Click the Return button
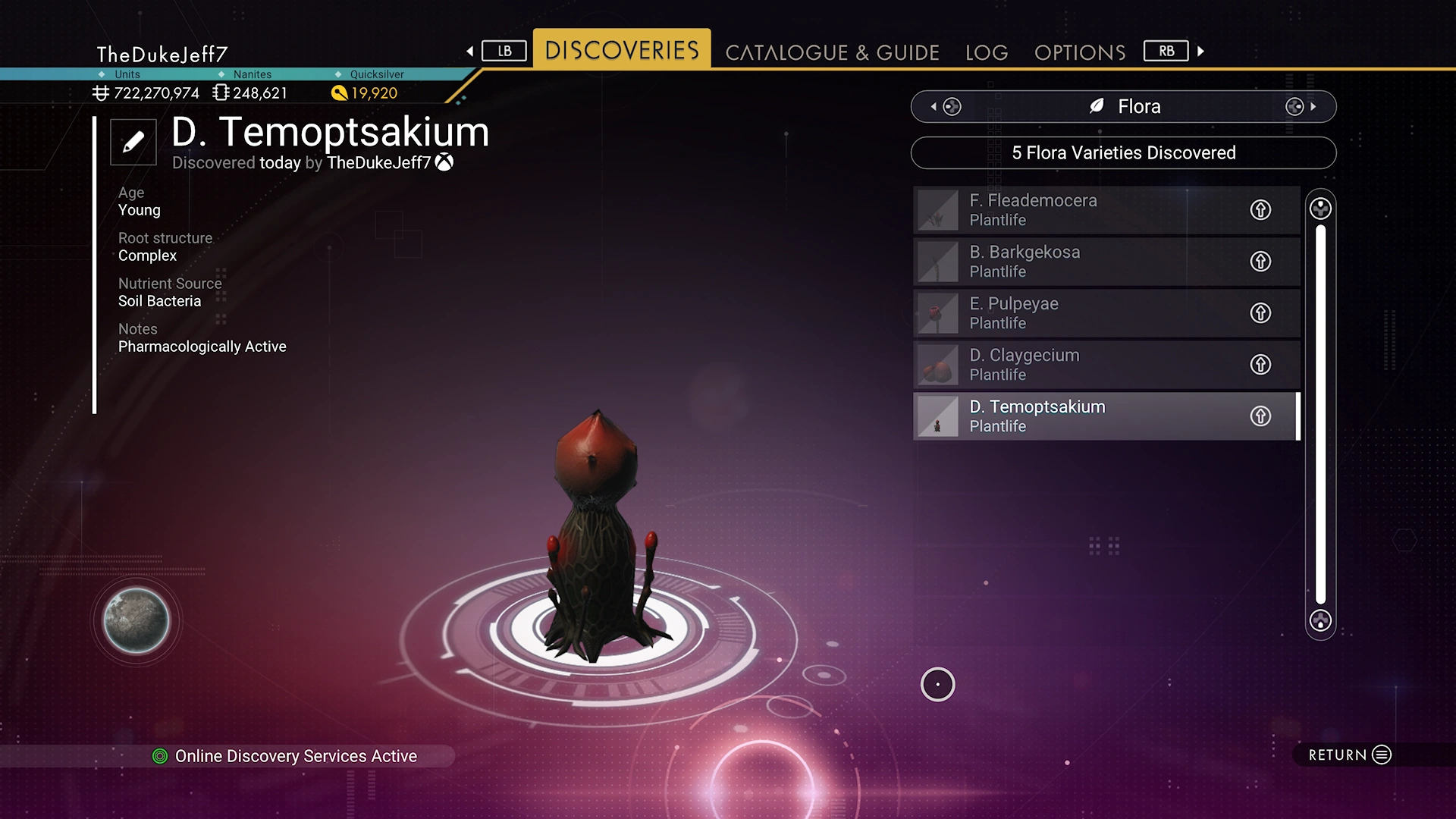 pos(1350,755)
